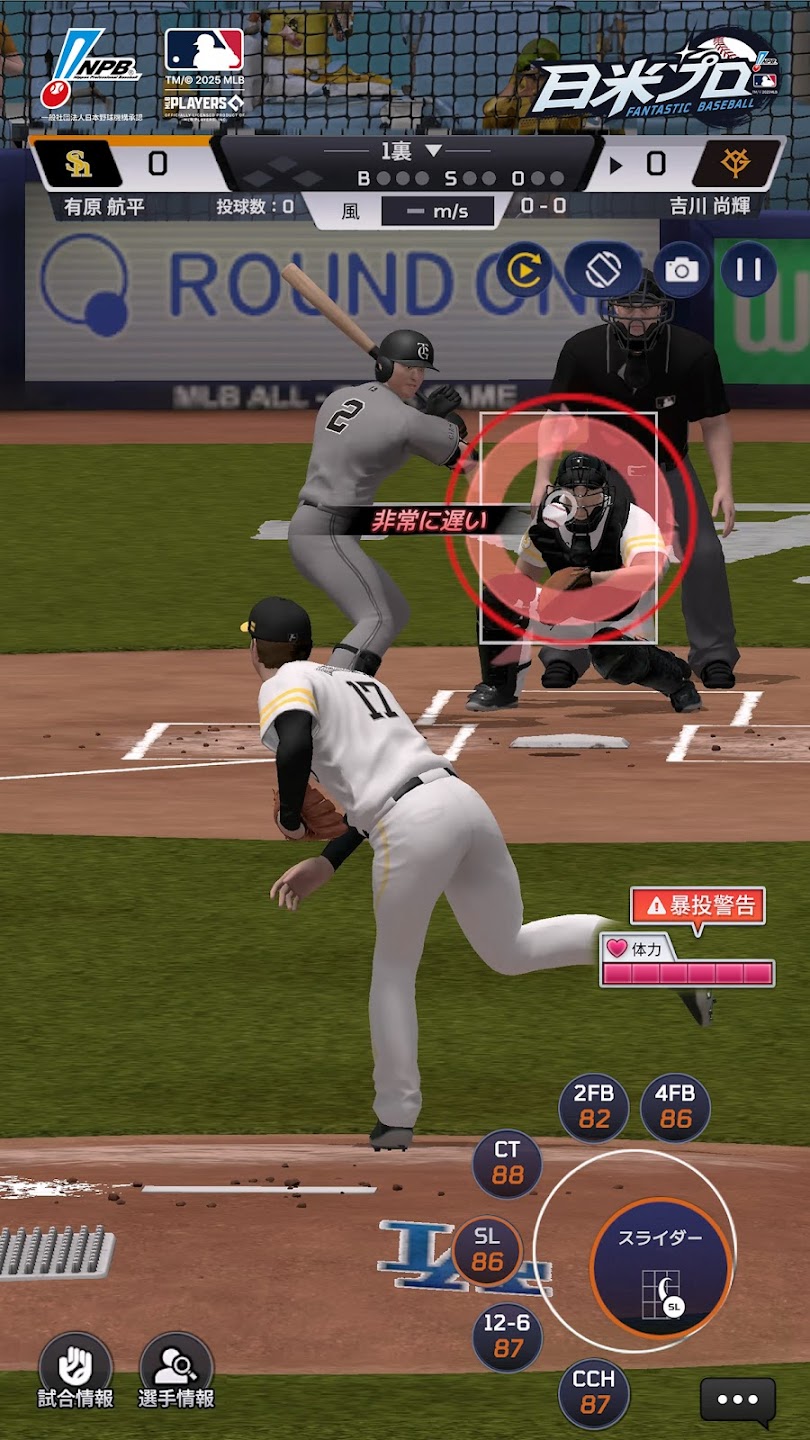Pick the CT cutter pitch
This screenshot has width=810, height=1440.
click(507, 1164)
